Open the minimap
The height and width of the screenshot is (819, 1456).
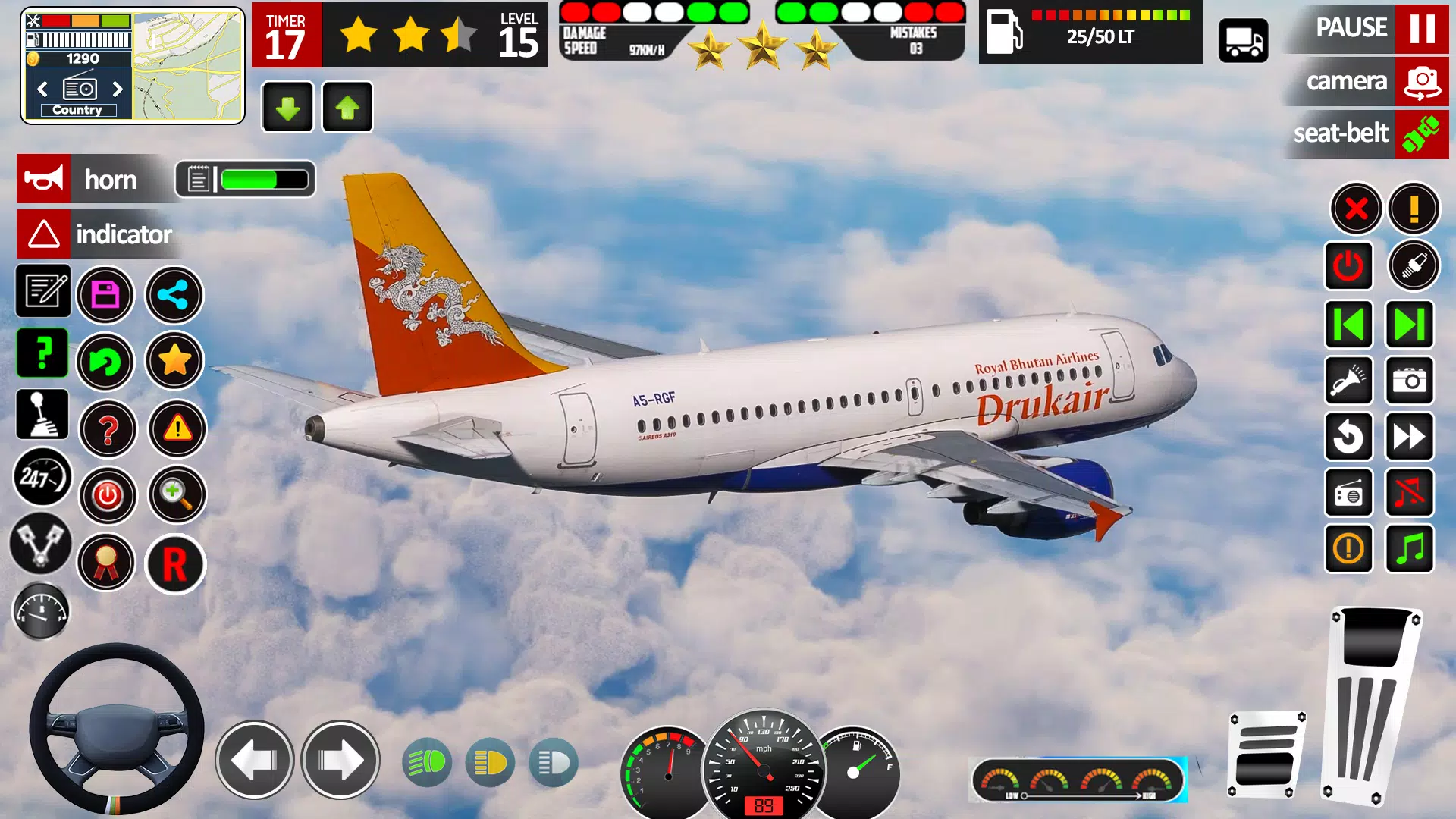click(188, 66)
